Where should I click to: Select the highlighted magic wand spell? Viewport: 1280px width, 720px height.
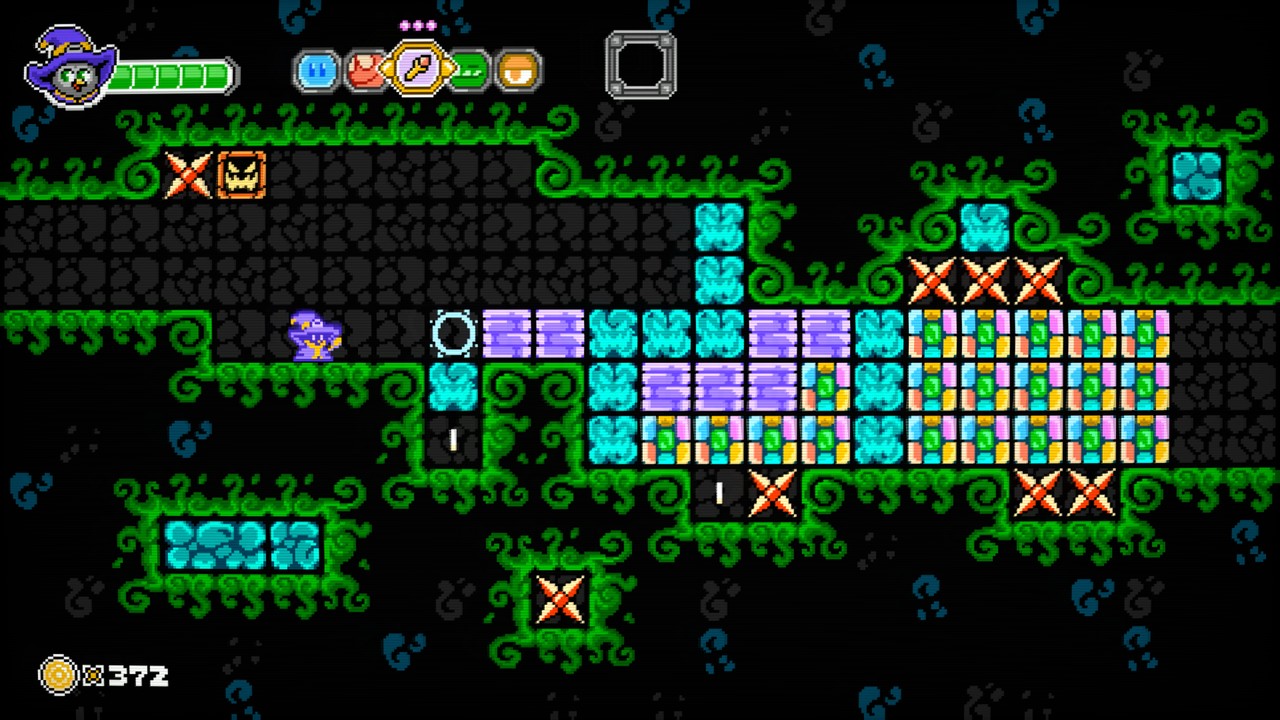coord(416,70)
